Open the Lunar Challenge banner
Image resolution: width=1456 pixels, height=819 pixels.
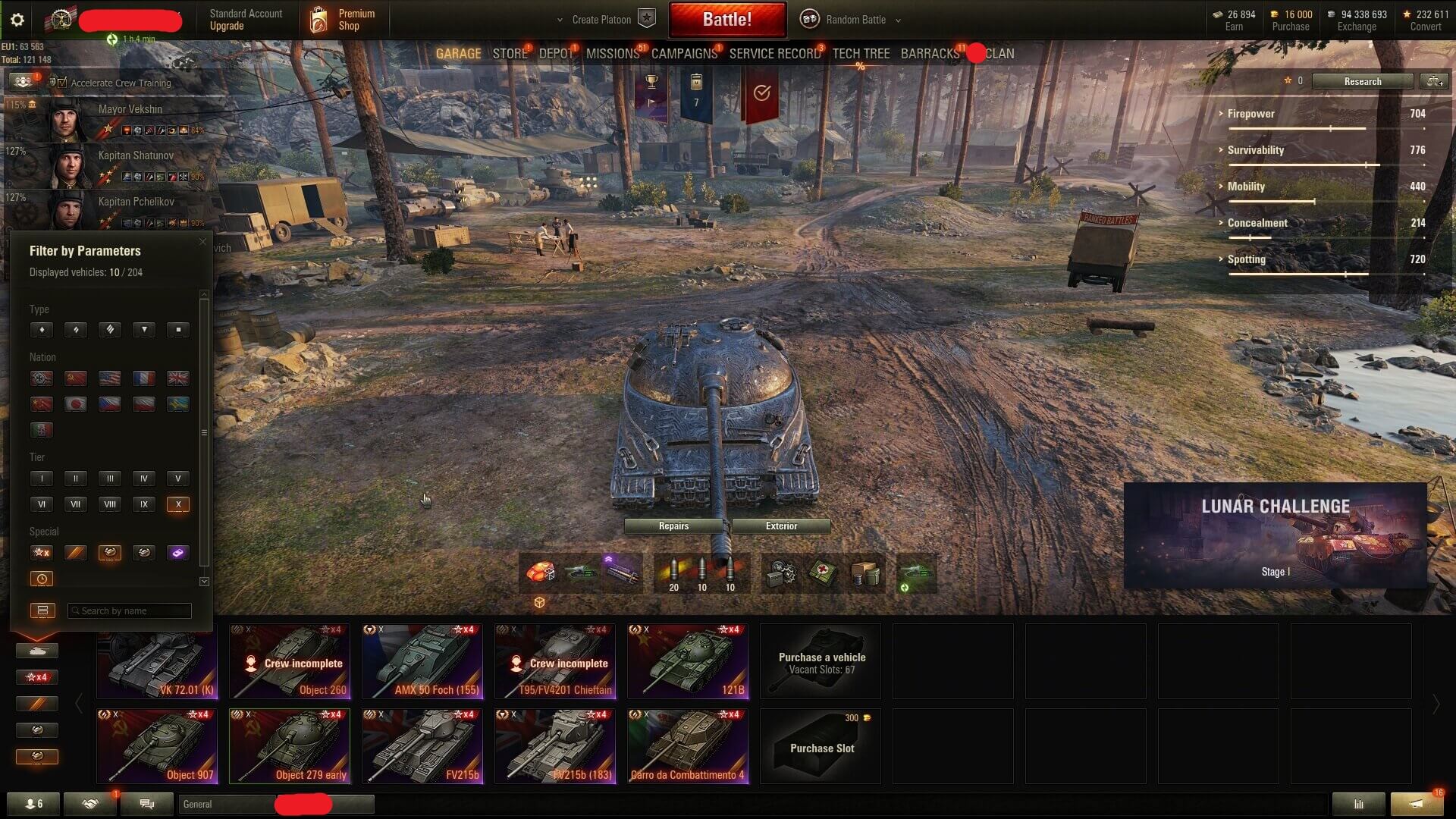pos(1275,535)
